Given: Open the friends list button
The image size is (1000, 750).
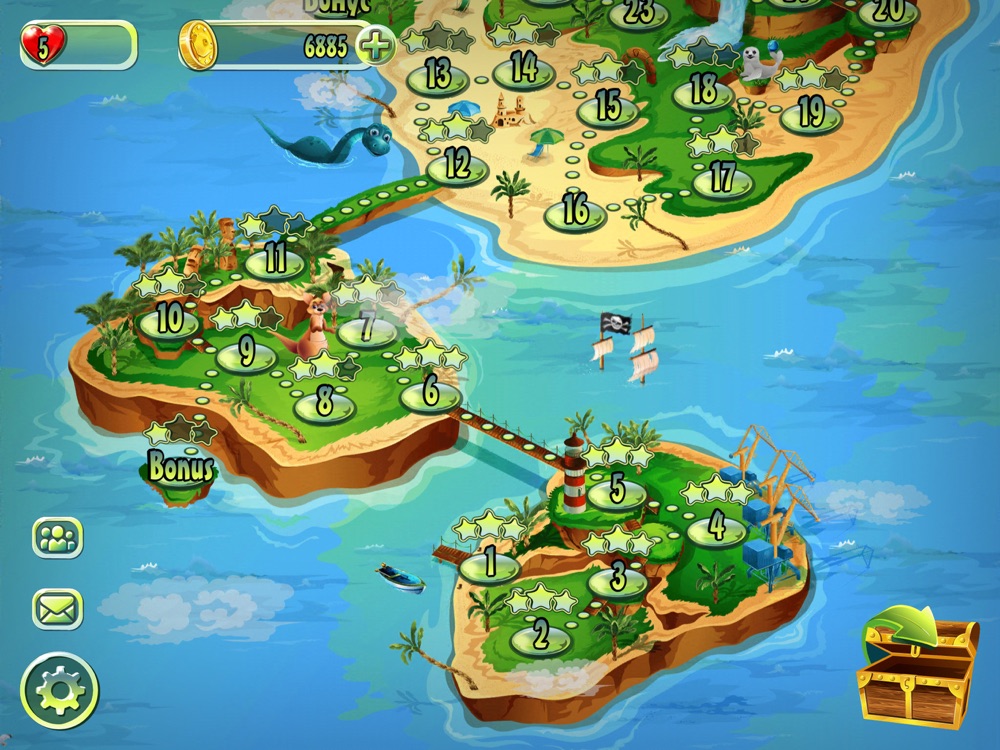Looking at the screenshot, I should [x=58, y=537].
